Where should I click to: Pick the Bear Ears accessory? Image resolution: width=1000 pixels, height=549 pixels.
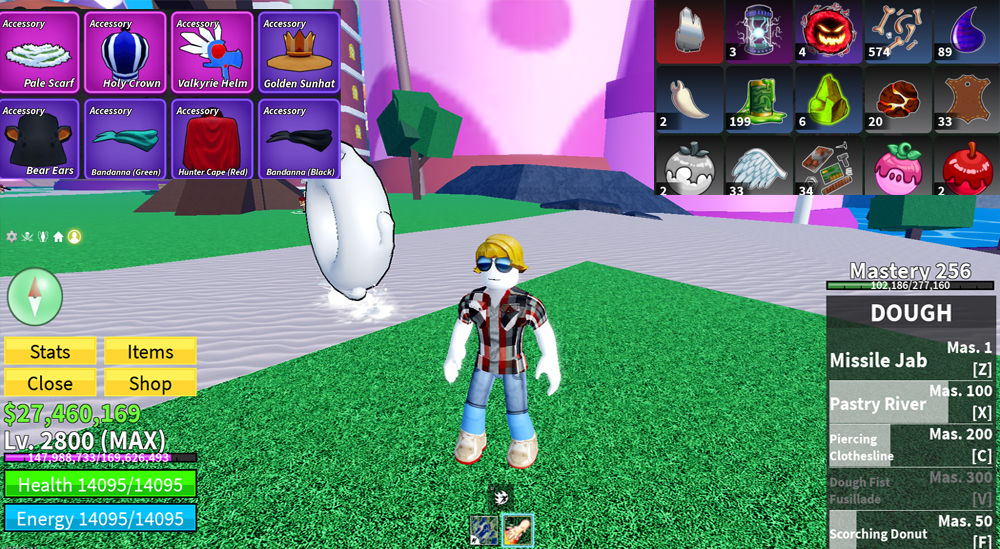pyautogui.click(x=41, y=139)
